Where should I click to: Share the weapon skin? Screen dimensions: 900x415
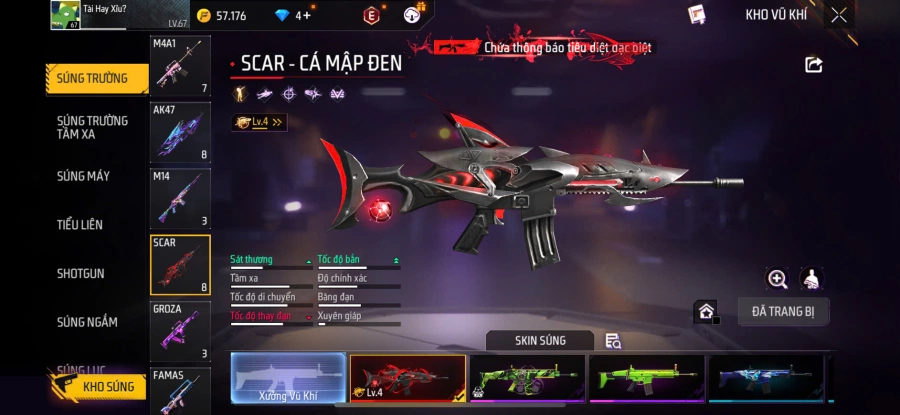pos(814,65)
